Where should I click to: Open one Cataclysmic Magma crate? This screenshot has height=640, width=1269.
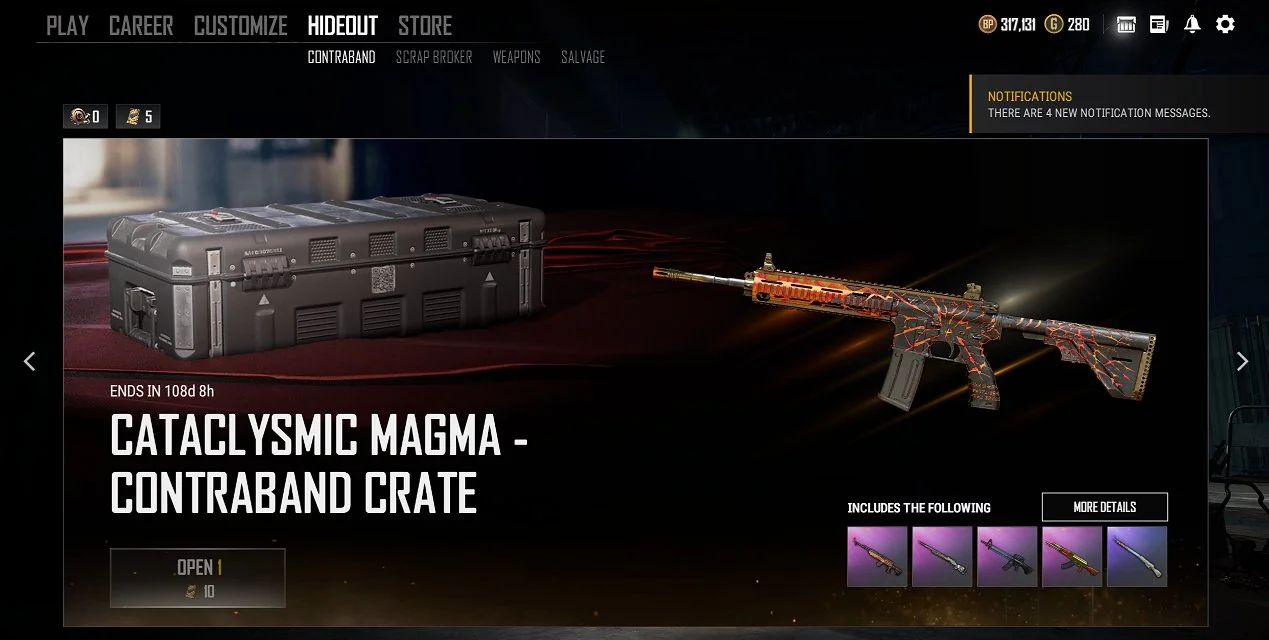click(198, 577)
